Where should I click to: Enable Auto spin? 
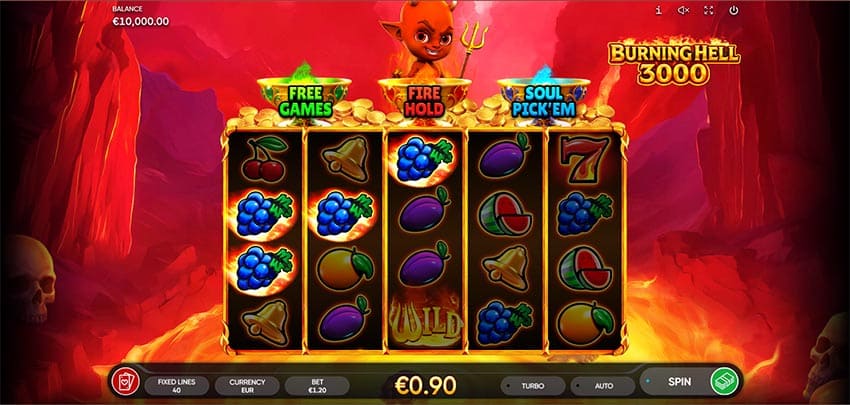(602, 385)
